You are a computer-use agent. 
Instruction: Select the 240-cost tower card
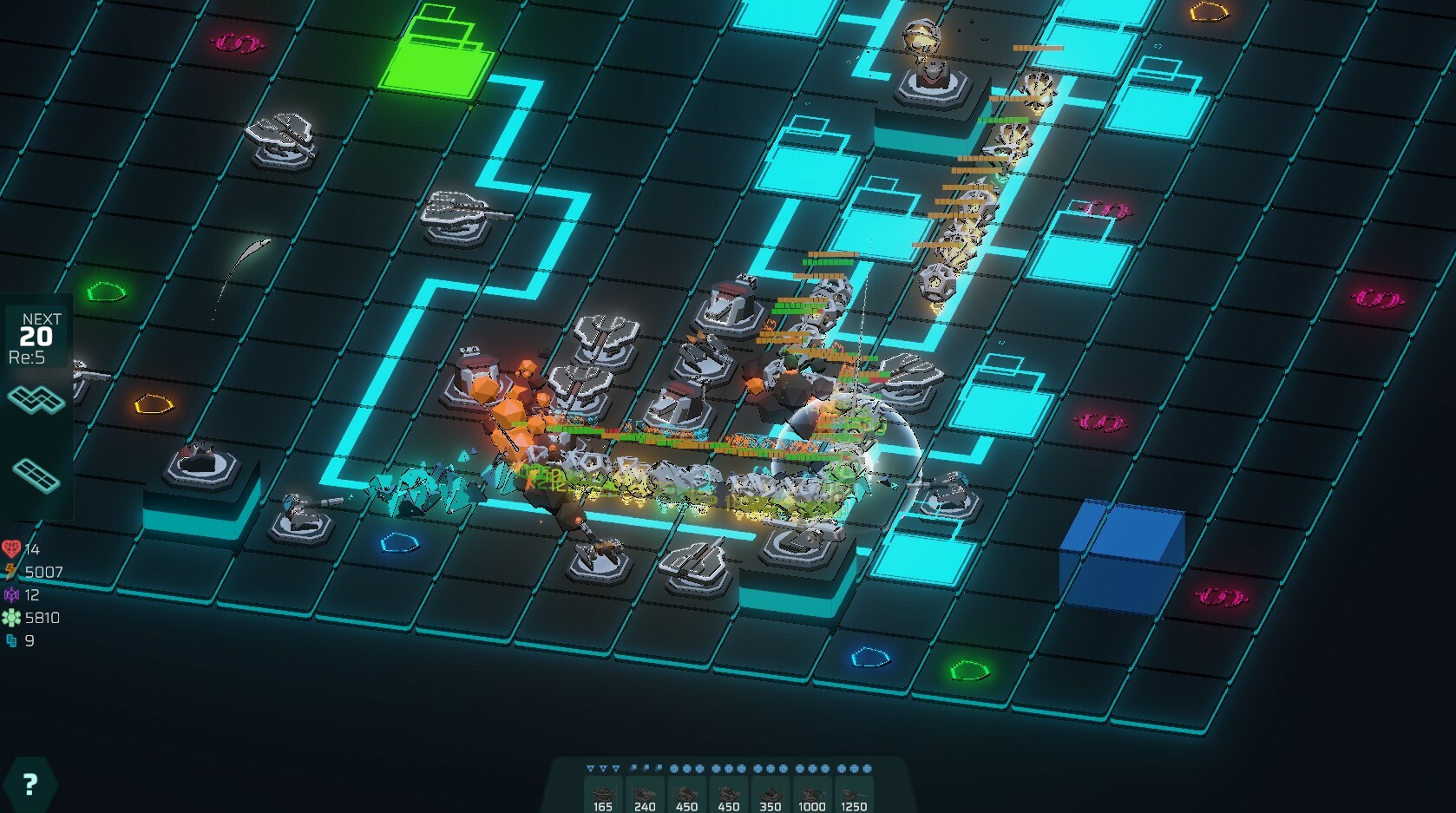(x=644, y=794)
